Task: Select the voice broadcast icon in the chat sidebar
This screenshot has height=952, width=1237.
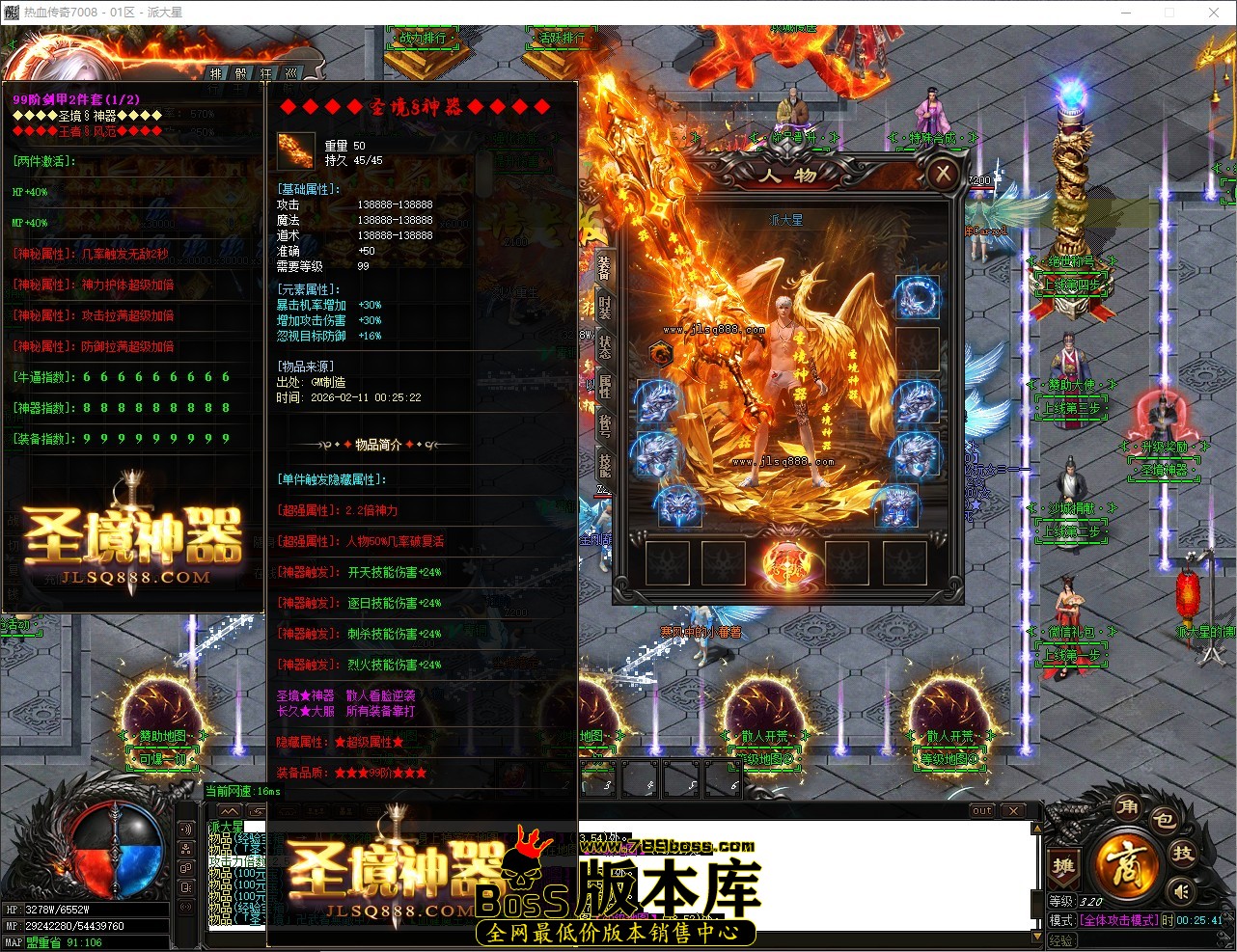Action: click(186, 829)
